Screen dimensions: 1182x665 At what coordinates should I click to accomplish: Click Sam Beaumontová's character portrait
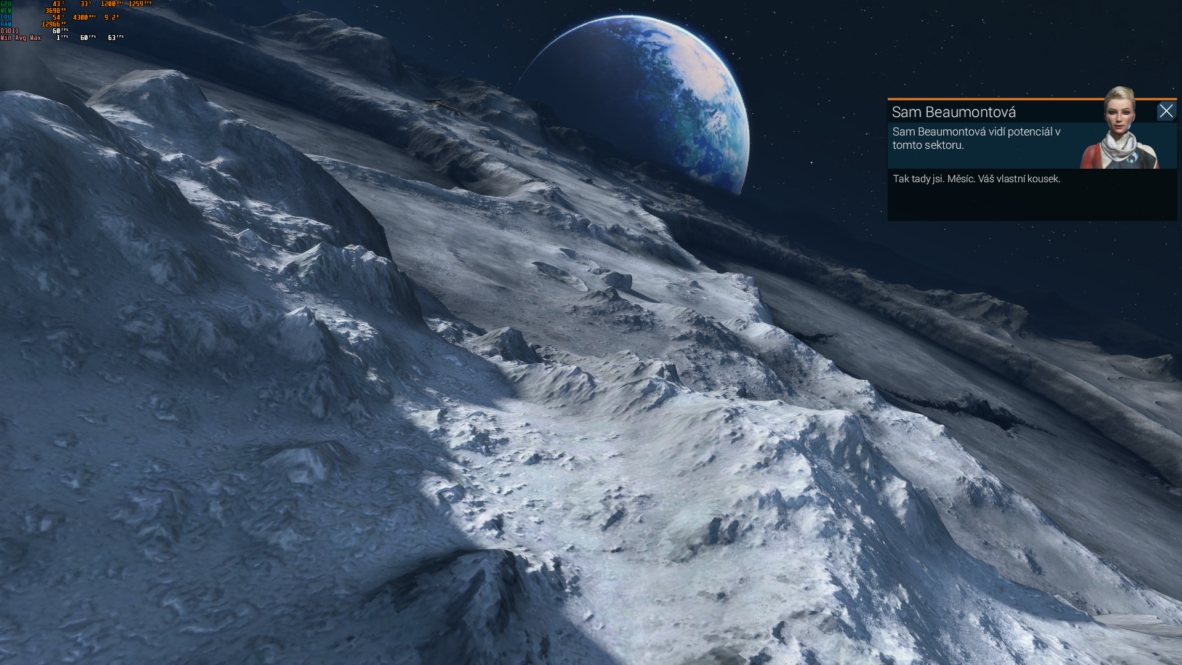coord(1117,130)
